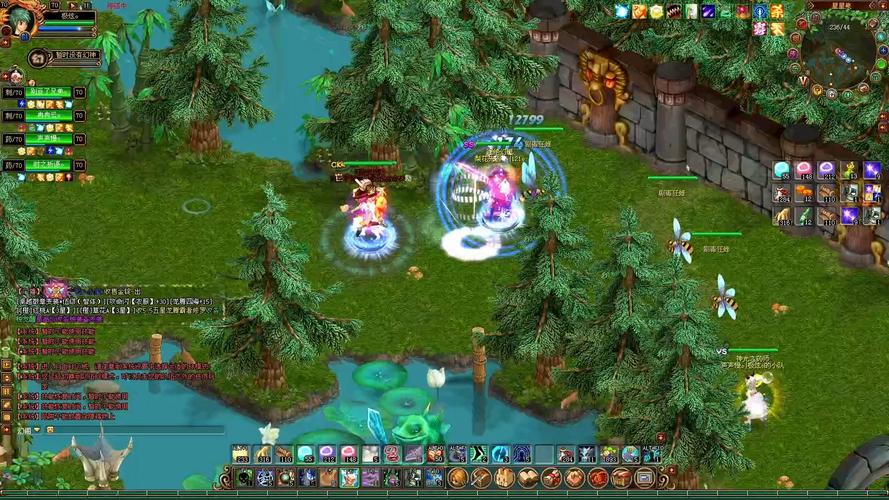Click the chat input field

click(130, 429)
